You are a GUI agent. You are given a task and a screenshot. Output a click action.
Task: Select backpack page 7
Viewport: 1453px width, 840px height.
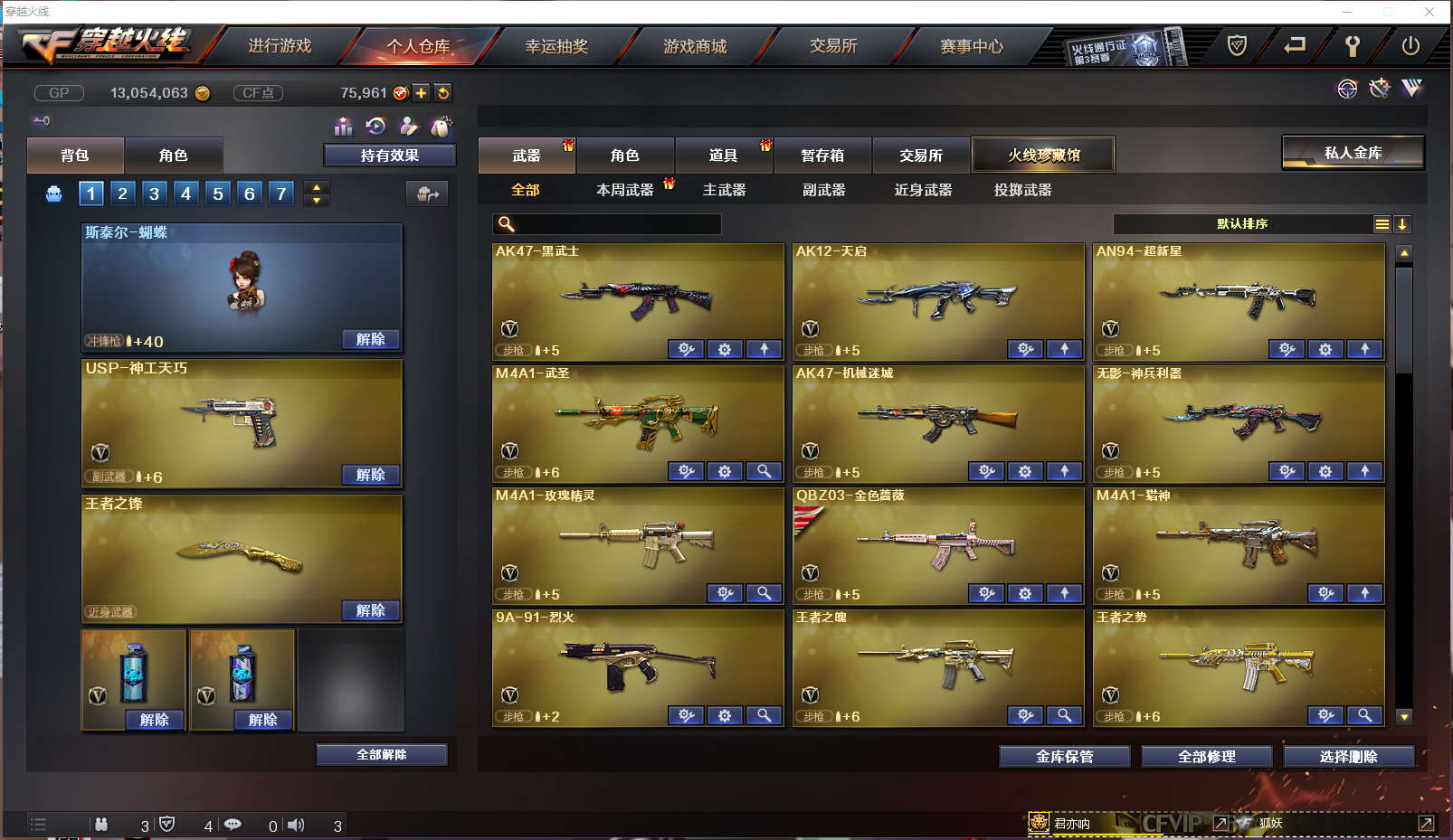[x=280, y=193]
